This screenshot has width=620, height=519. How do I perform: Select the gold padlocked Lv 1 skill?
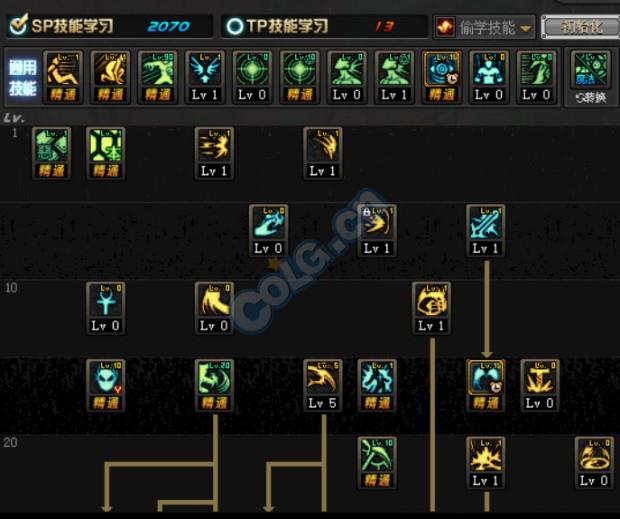point(377,229)
